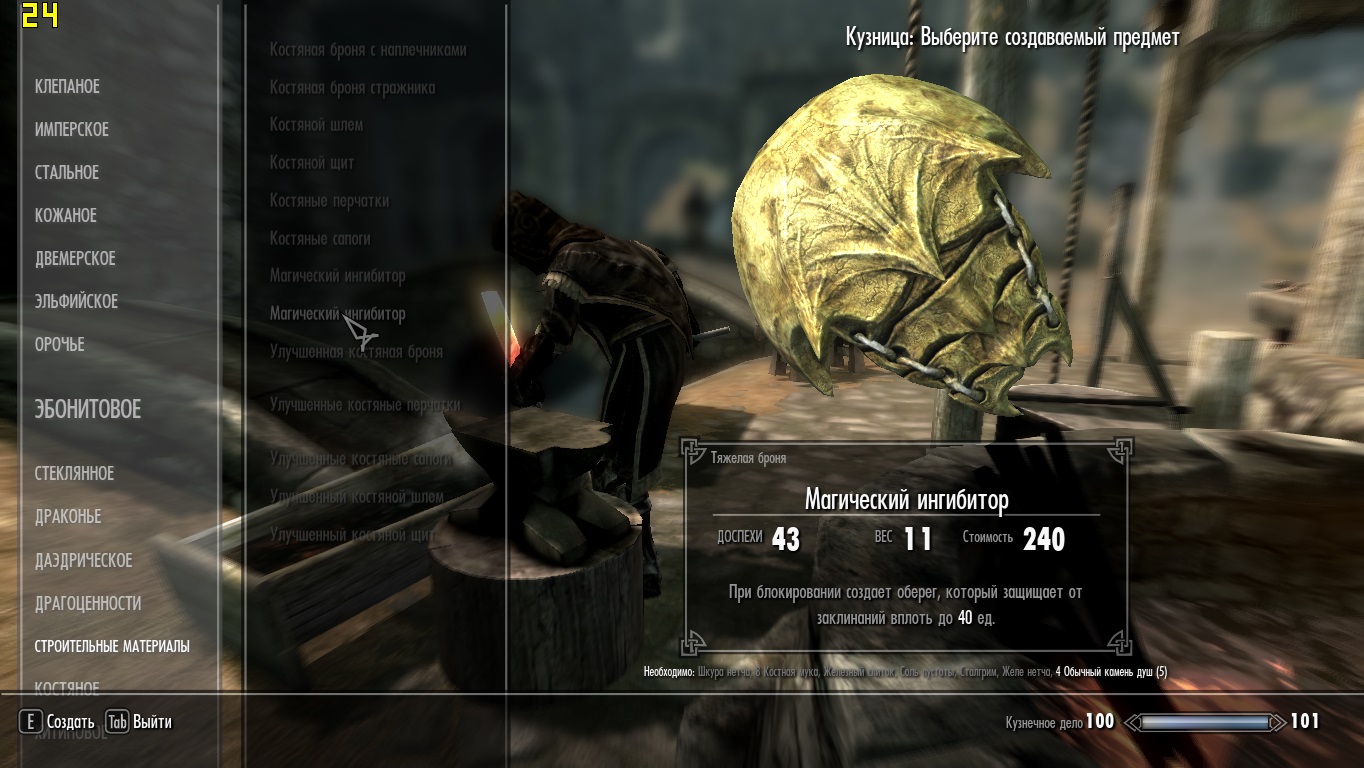This screenshot has height=768, width=1364.
Task: Open the ДАЭДРИЧЕСКОЕ category
Action: point(83,561)
